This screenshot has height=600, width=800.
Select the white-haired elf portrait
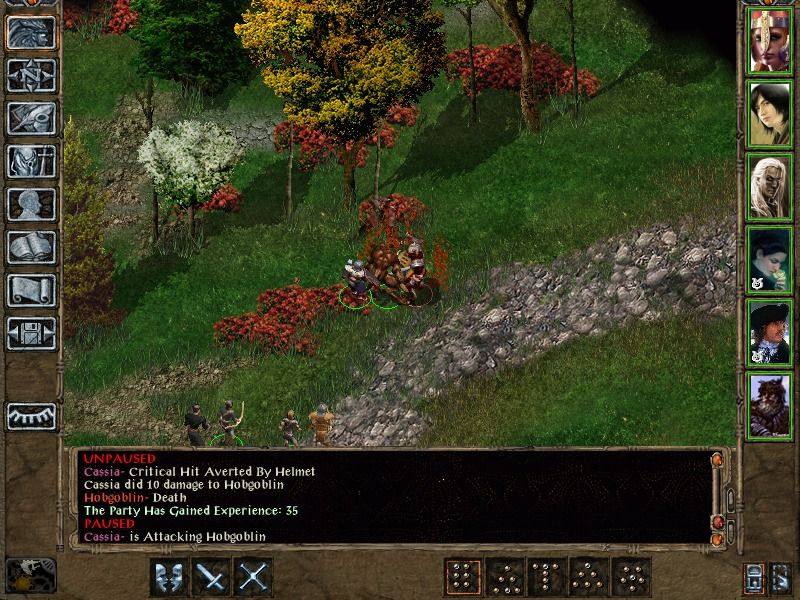[769, 186]
